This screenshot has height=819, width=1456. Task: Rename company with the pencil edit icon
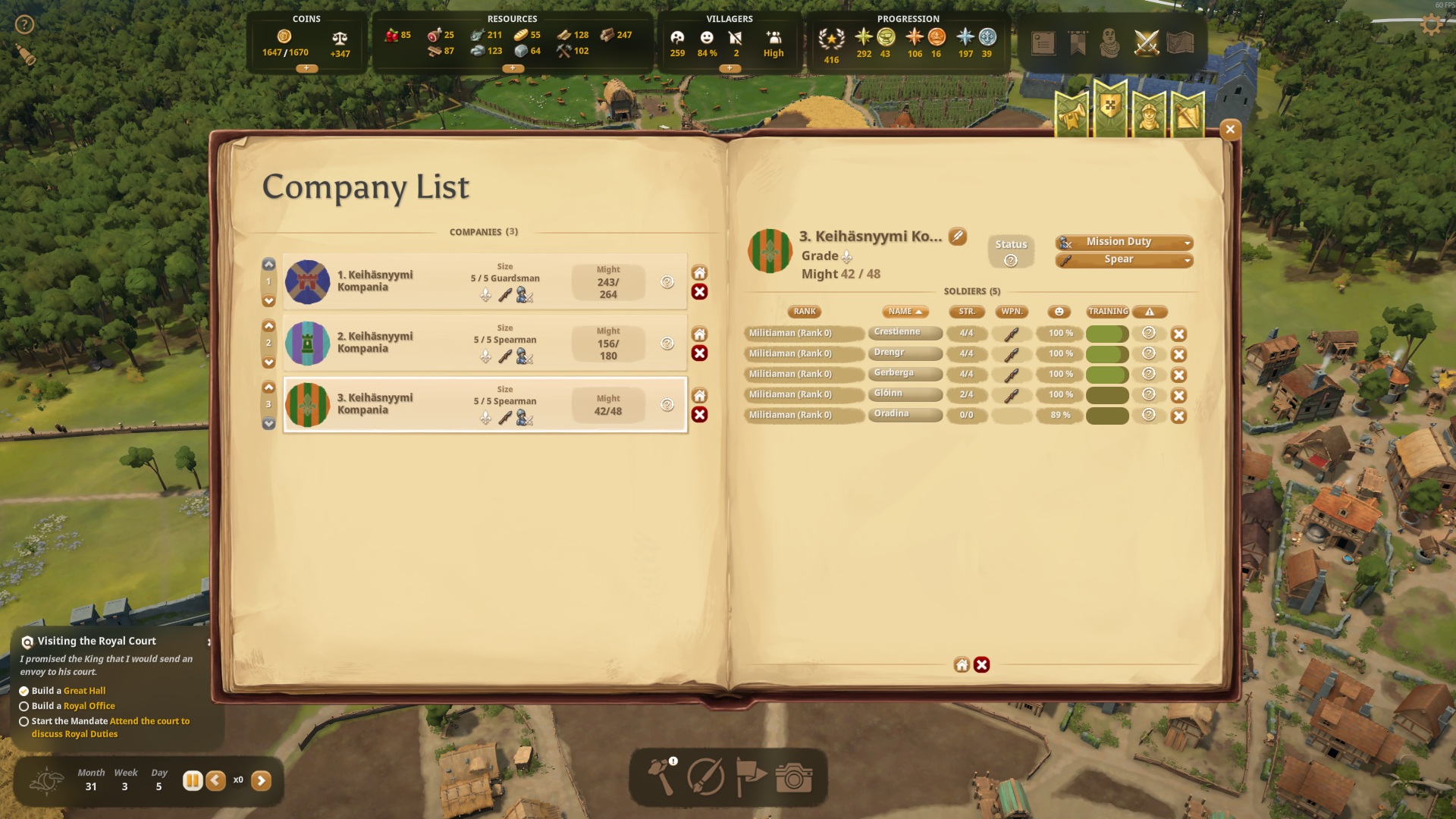958,237
